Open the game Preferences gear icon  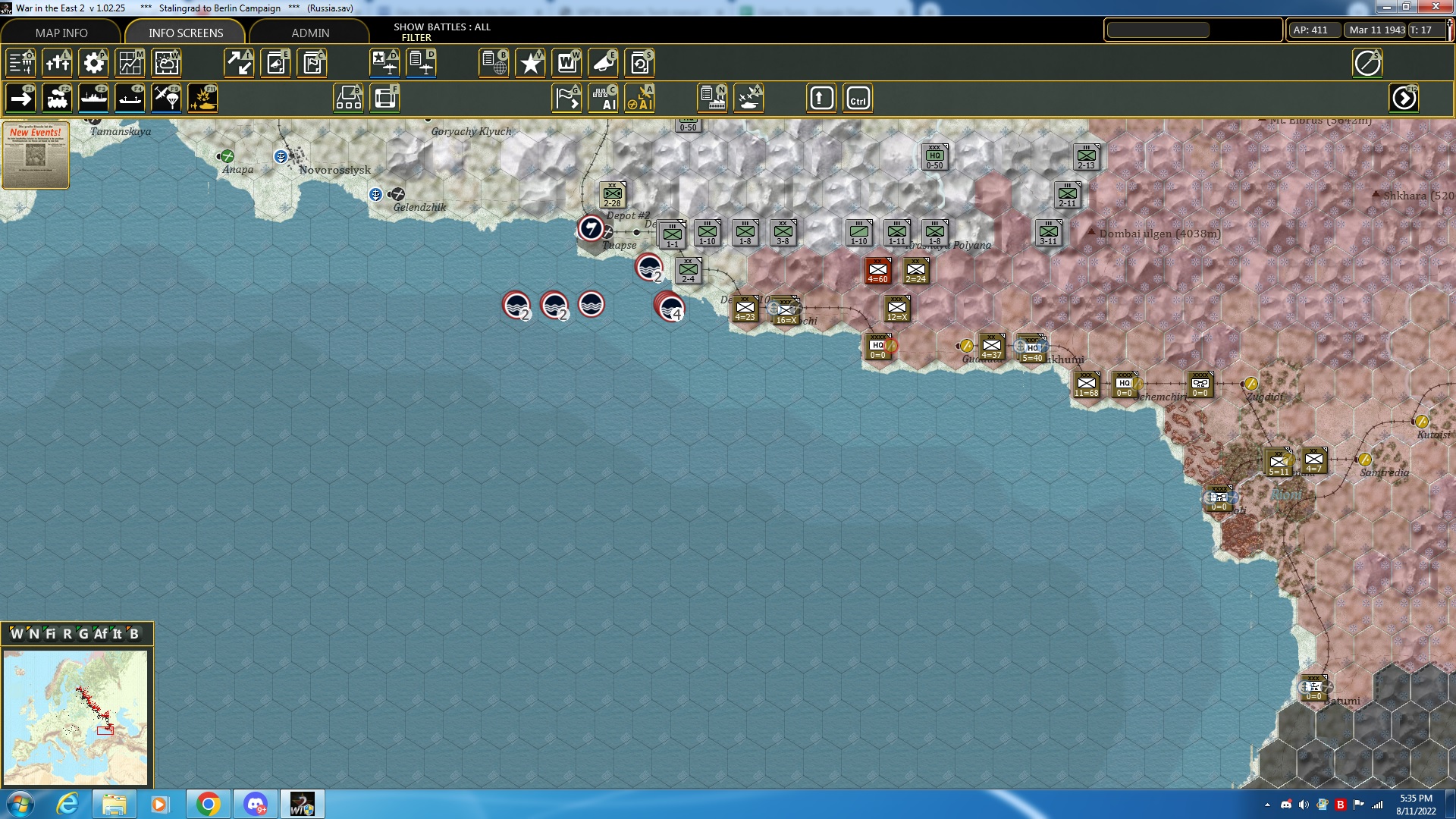(93, 63)
